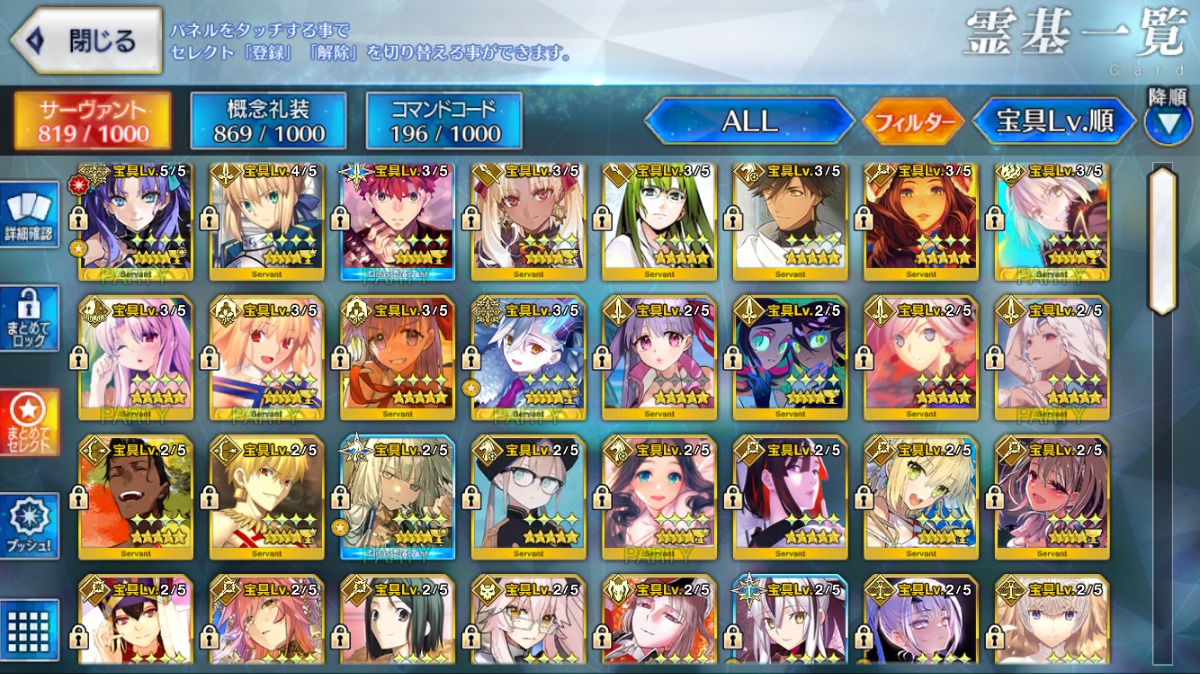Screen dimensions: 1200x674
Task: Pick the green-haired servant card with glasses
Action: (660, 222)
